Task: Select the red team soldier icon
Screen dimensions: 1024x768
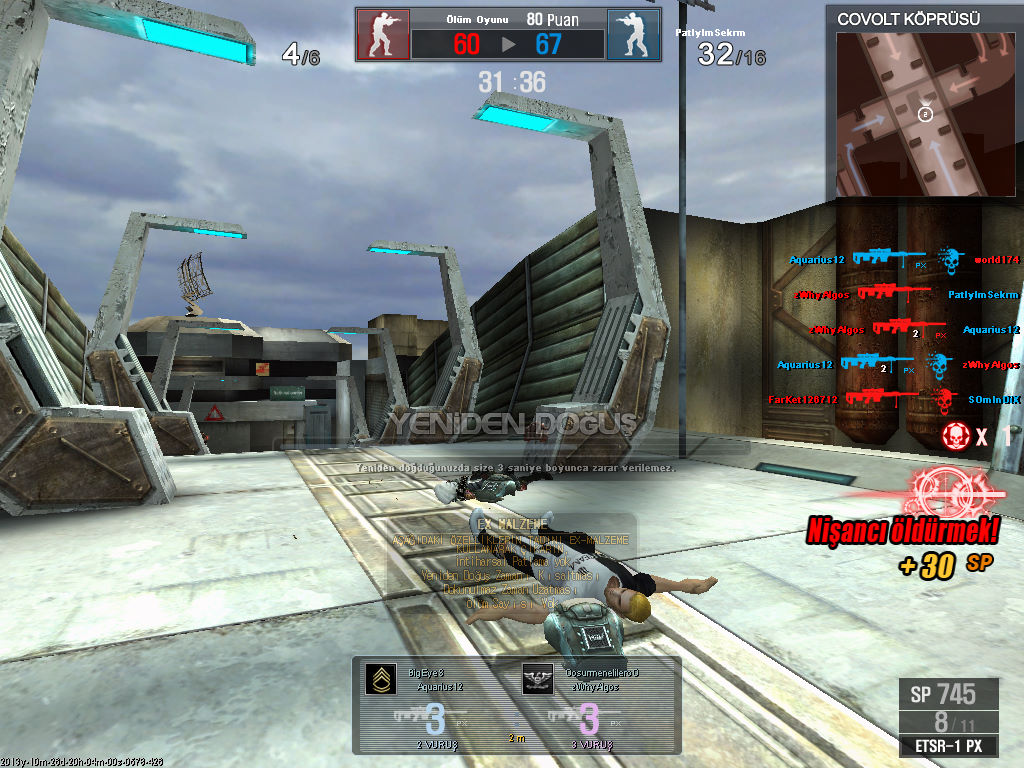Action: coord(382,35)
